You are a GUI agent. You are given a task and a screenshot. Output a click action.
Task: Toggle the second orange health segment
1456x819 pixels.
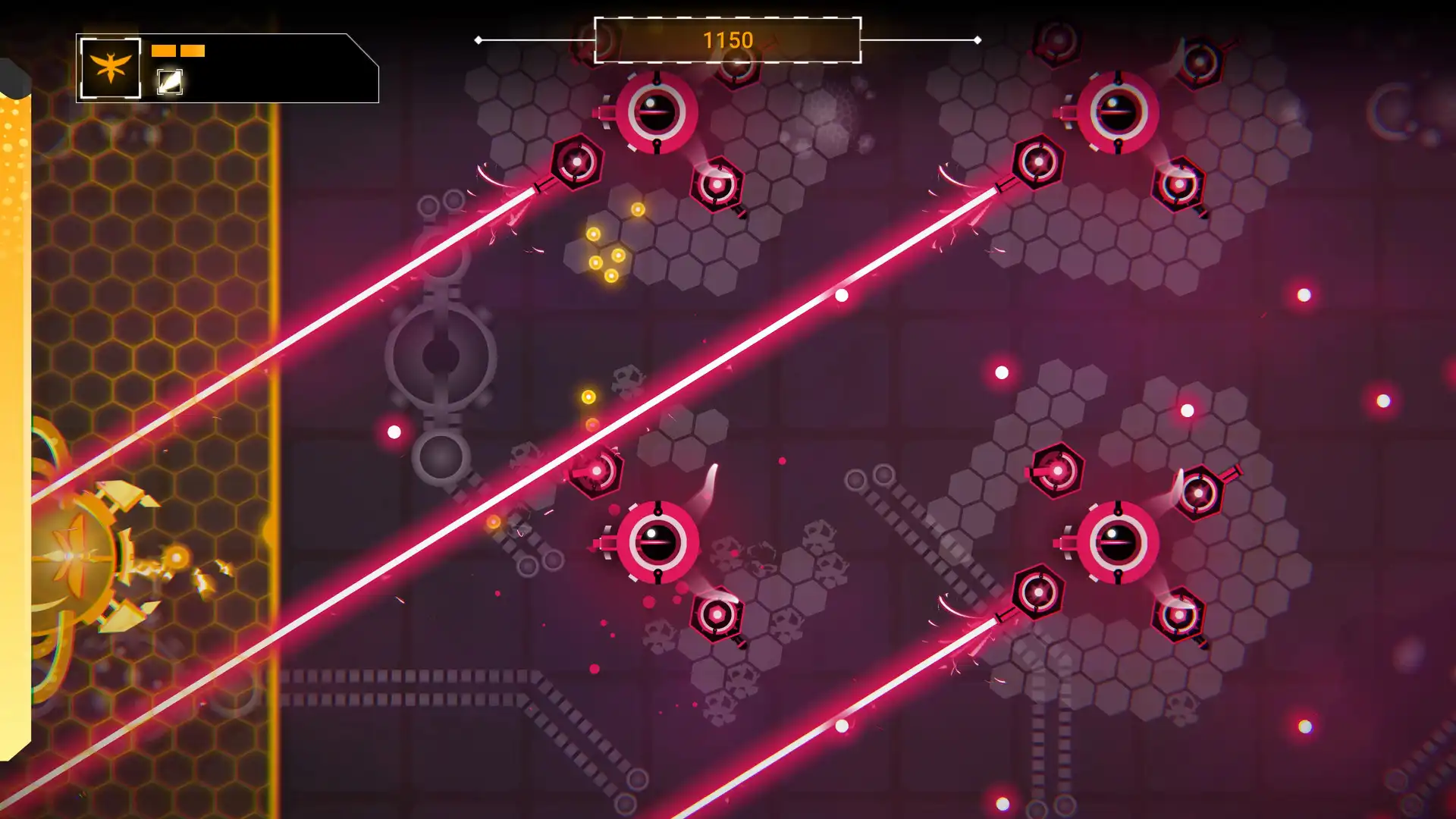(x=195, y=51)
